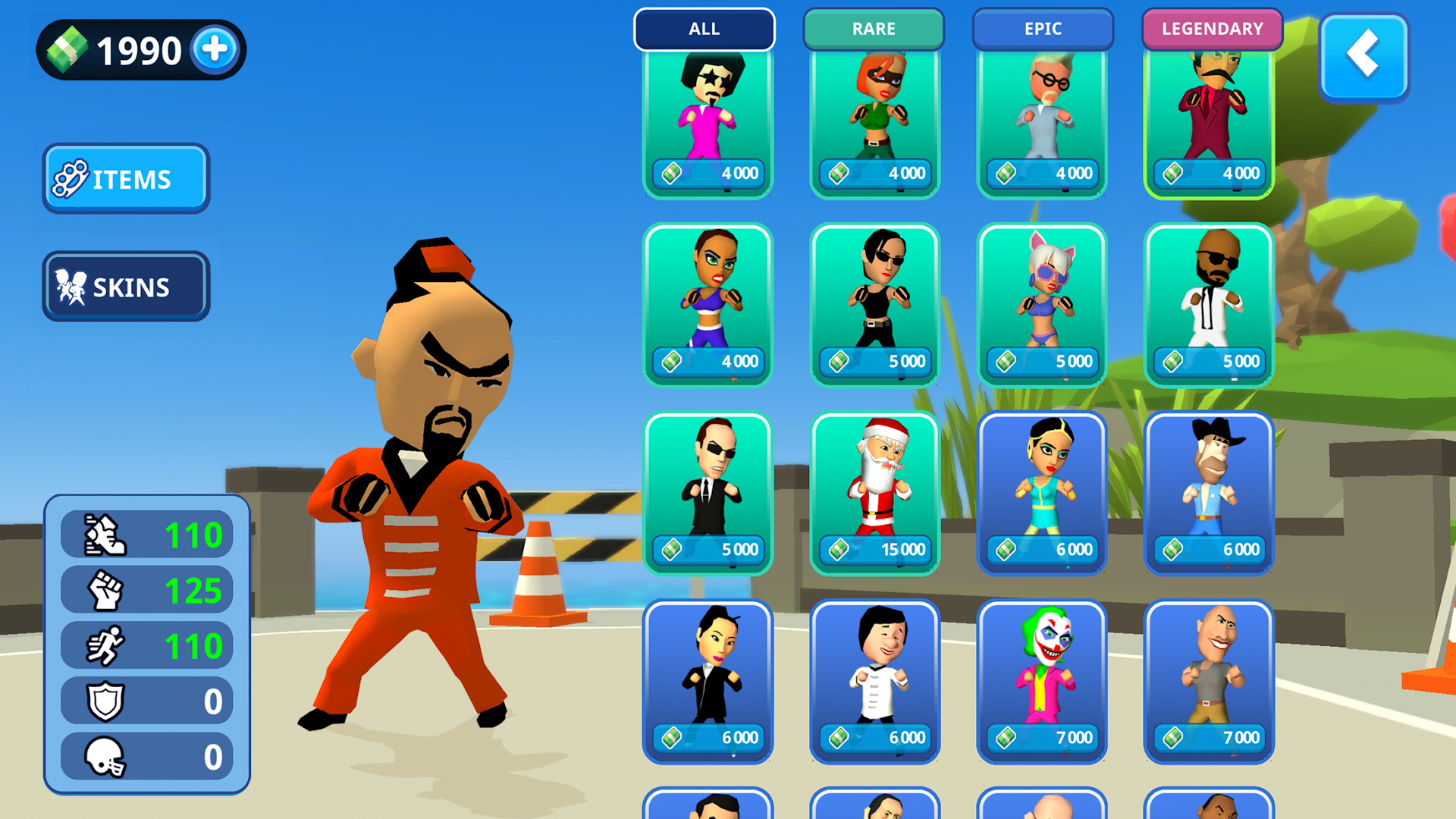Click the helmet icon at panel bottom

(x=106, y=758)
